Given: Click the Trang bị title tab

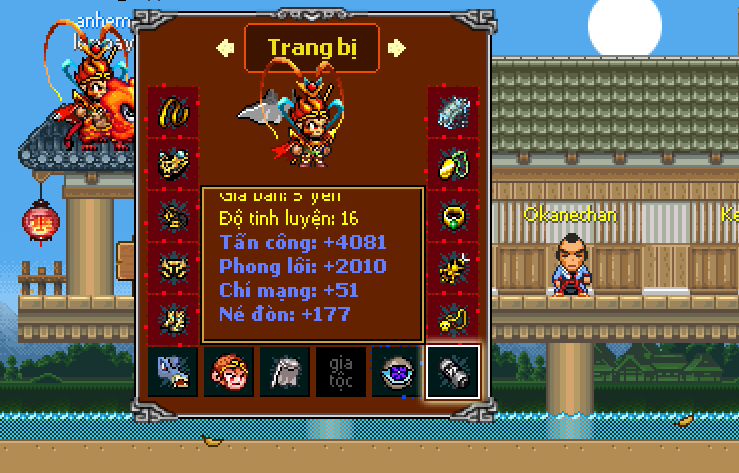Looking at the screenshot, I should tap(311, 47).
